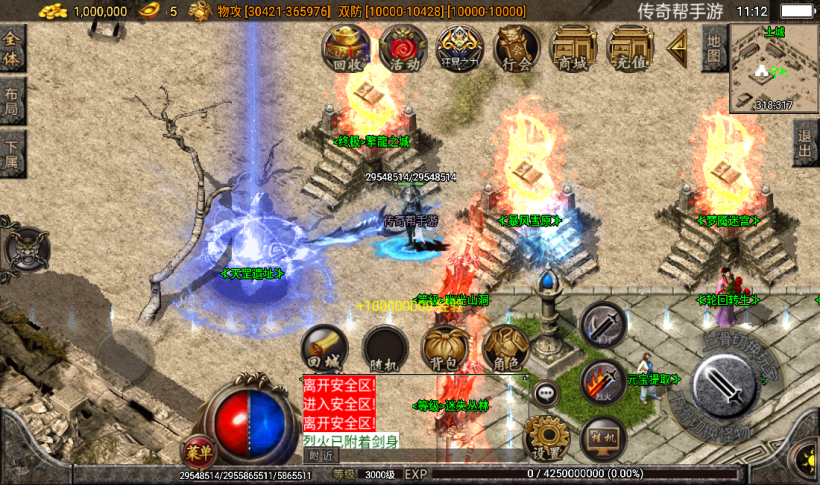Use the 随机 random teleport button
The height and width of the screenshot is (485, 820).
point(386,349)
